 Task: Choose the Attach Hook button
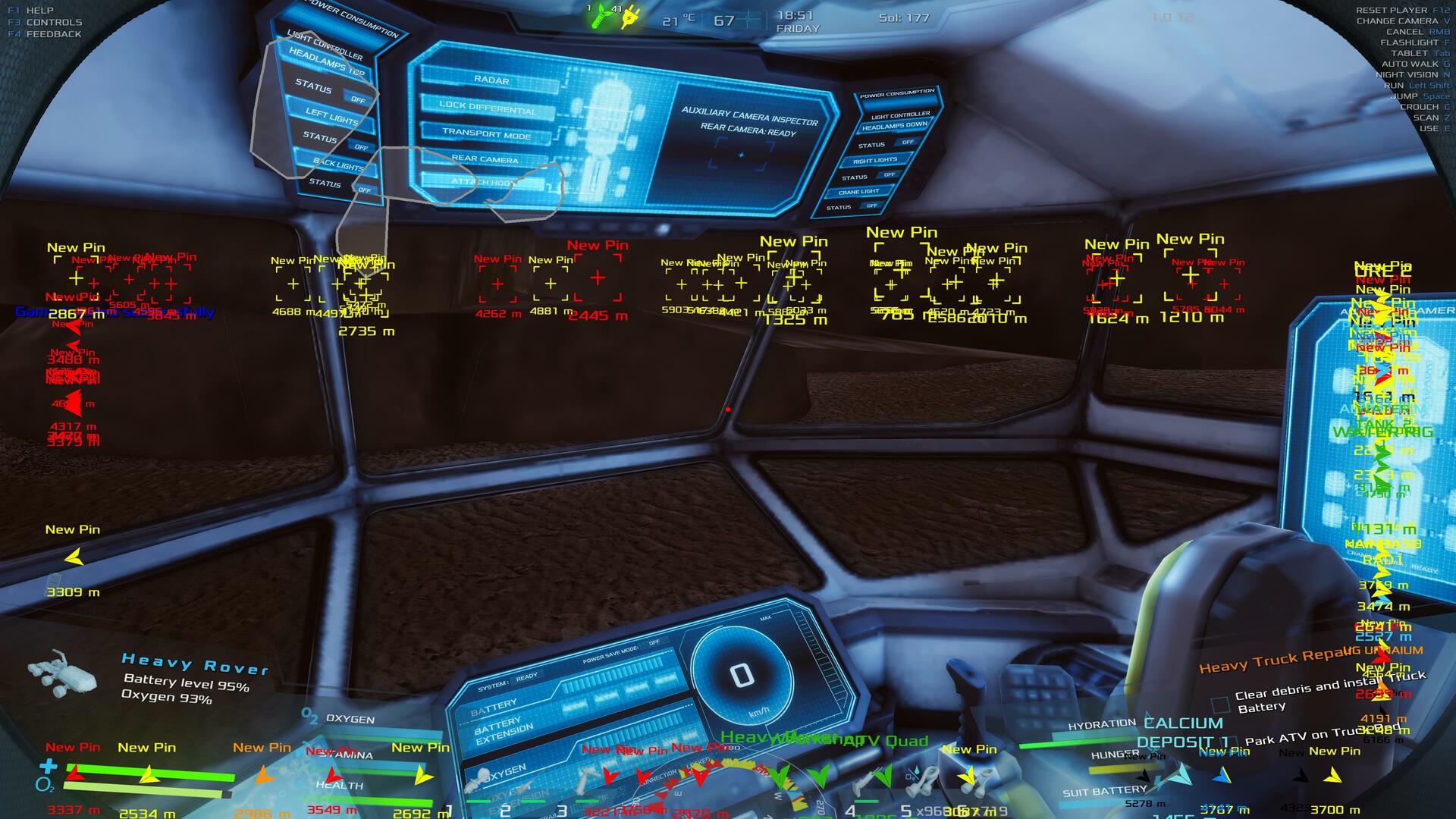(482, 182)
